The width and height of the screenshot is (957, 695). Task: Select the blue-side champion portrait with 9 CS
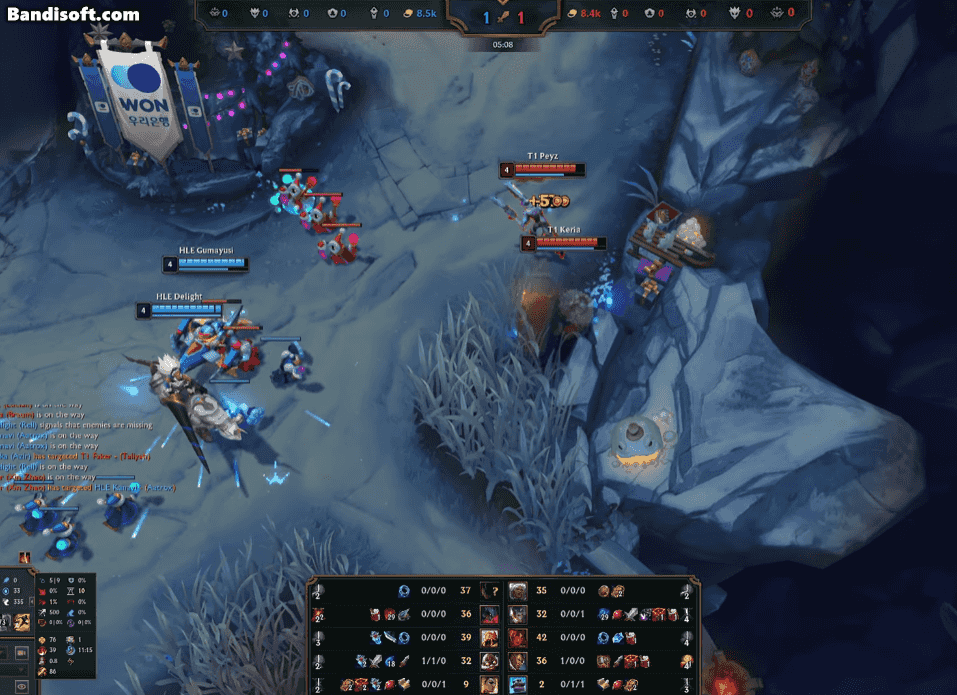[x=490, y=683]
